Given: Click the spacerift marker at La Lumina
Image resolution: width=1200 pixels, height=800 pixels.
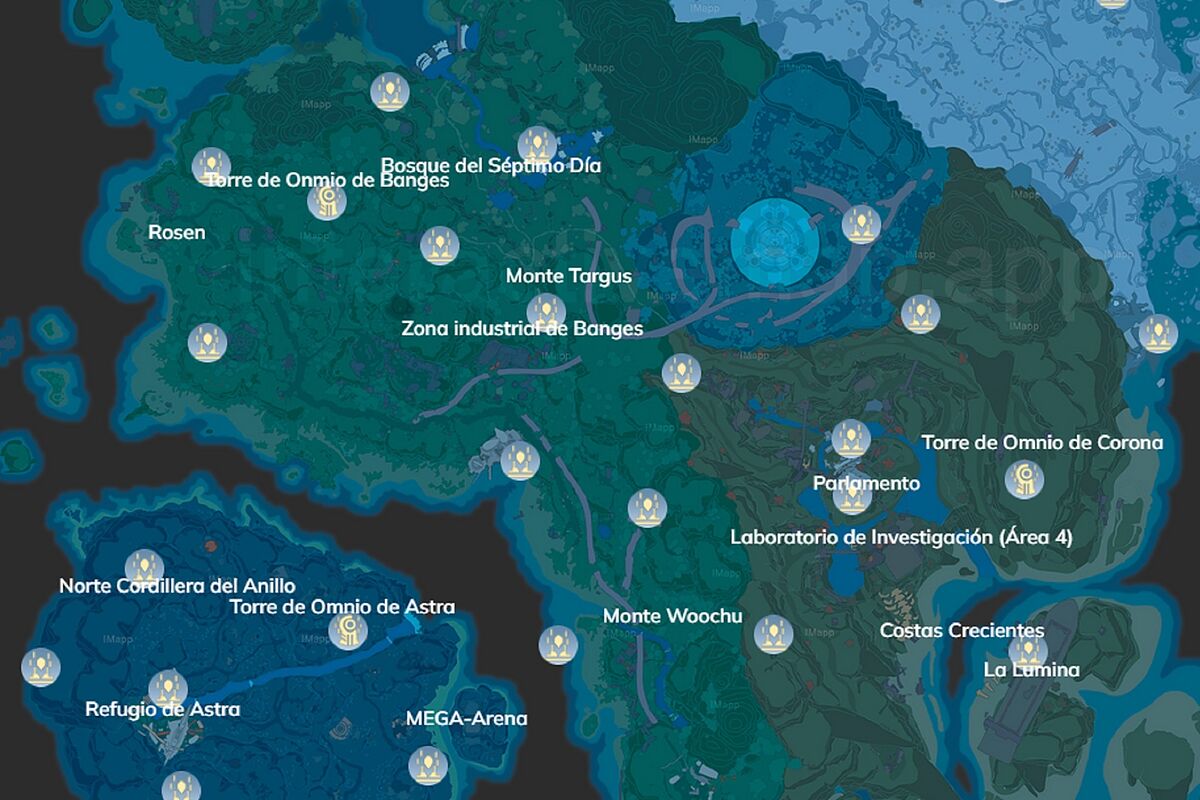Looking at the screenshot, I should coord(1027,651).
